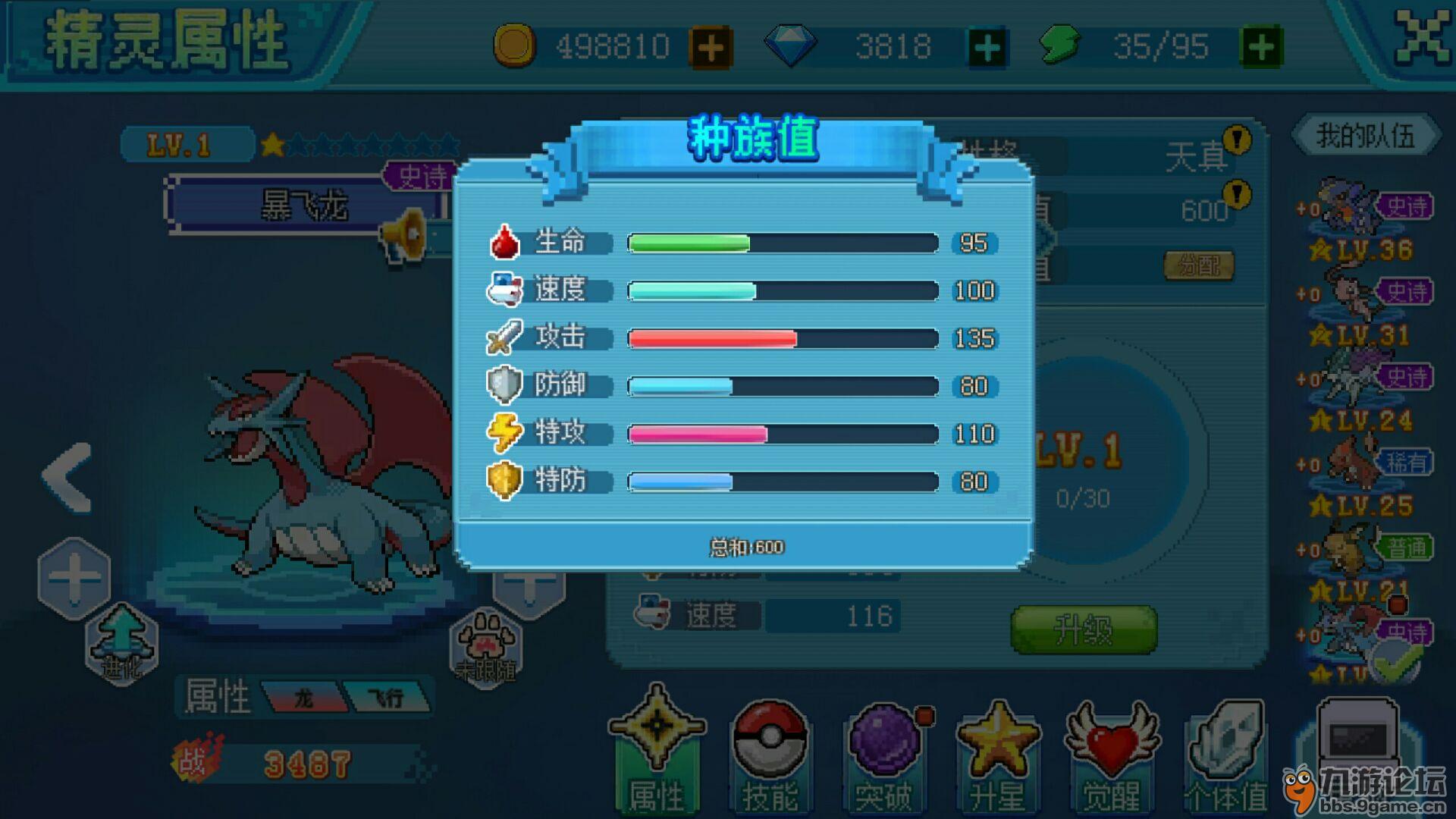Close the spirit attributes screen
The image size is (1456, 819).
point(1421,38)
